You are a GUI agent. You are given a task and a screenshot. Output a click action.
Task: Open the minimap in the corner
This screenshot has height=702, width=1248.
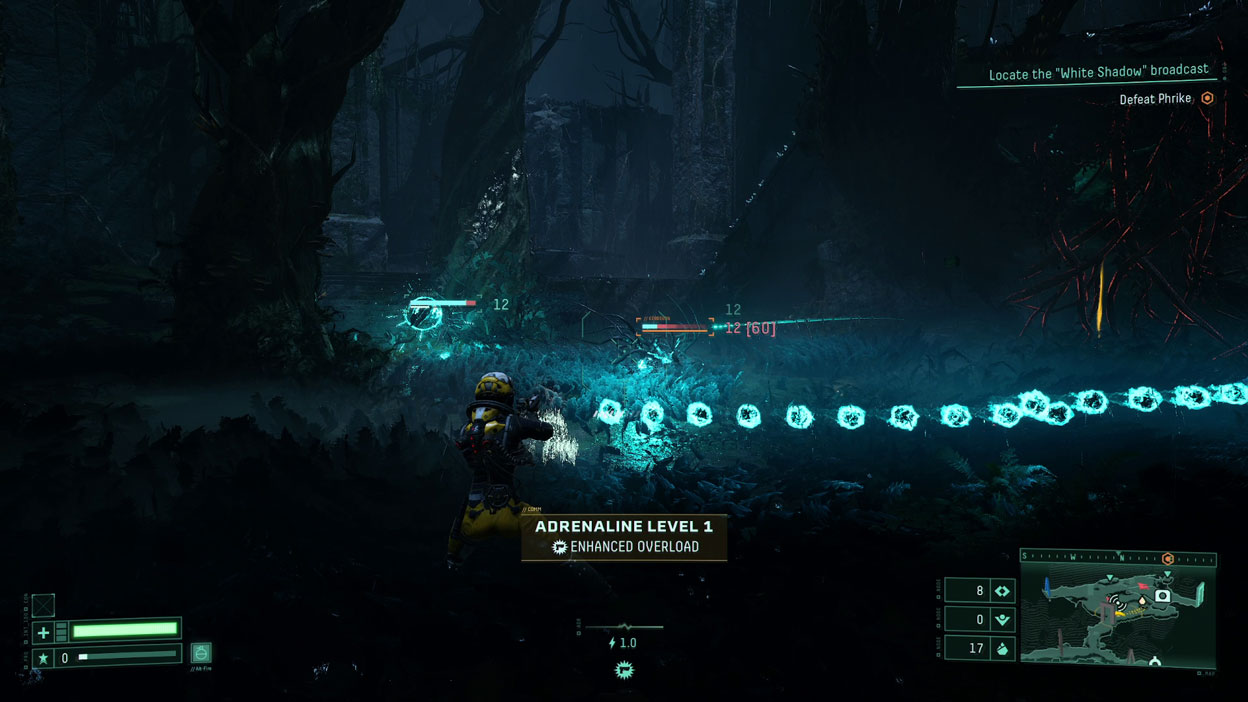(x=1118, y=610)
